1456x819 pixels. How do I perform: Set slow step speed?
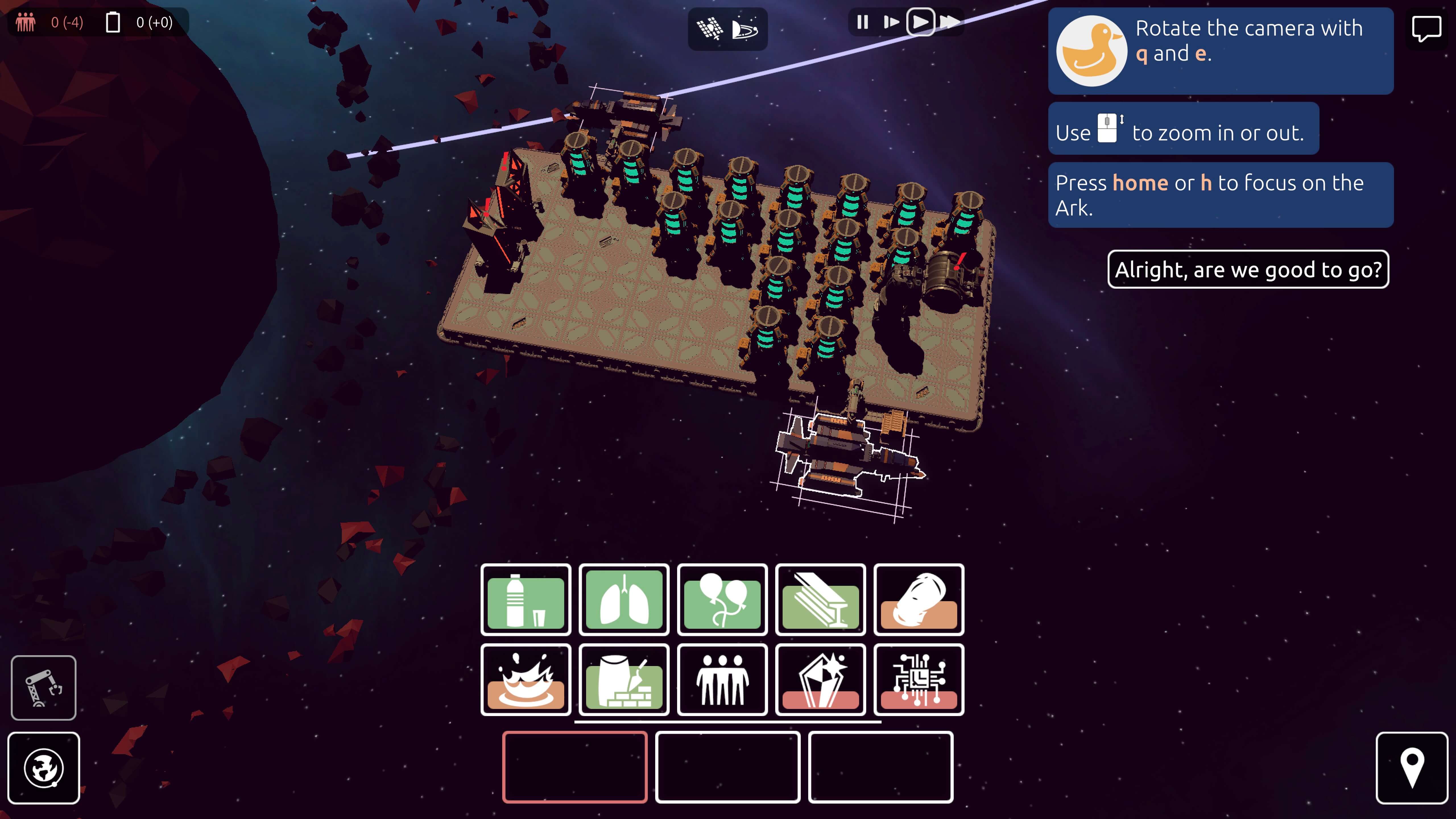891,22
